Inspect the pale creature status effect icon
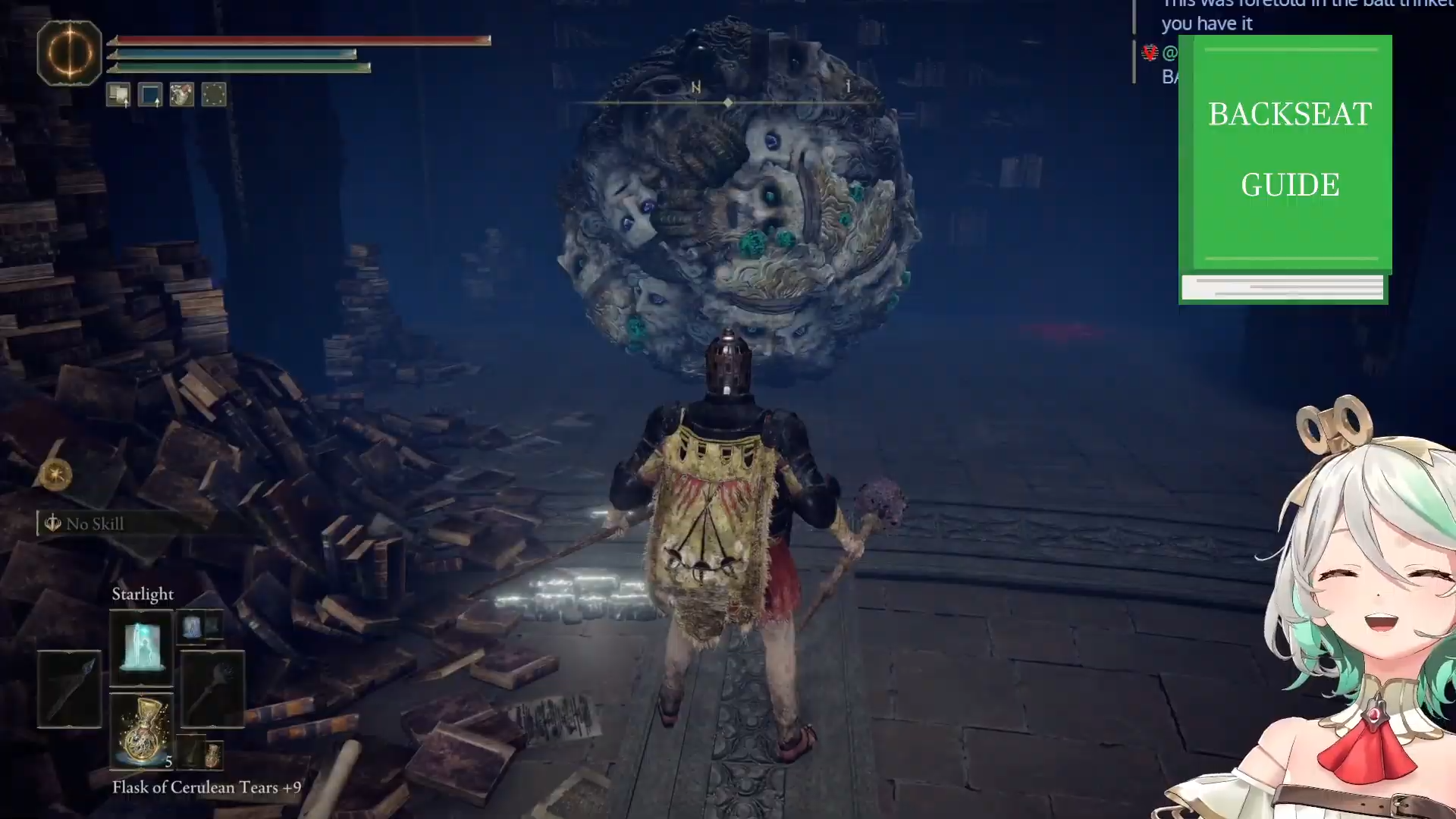1456x819 pixels. point(182,95)
